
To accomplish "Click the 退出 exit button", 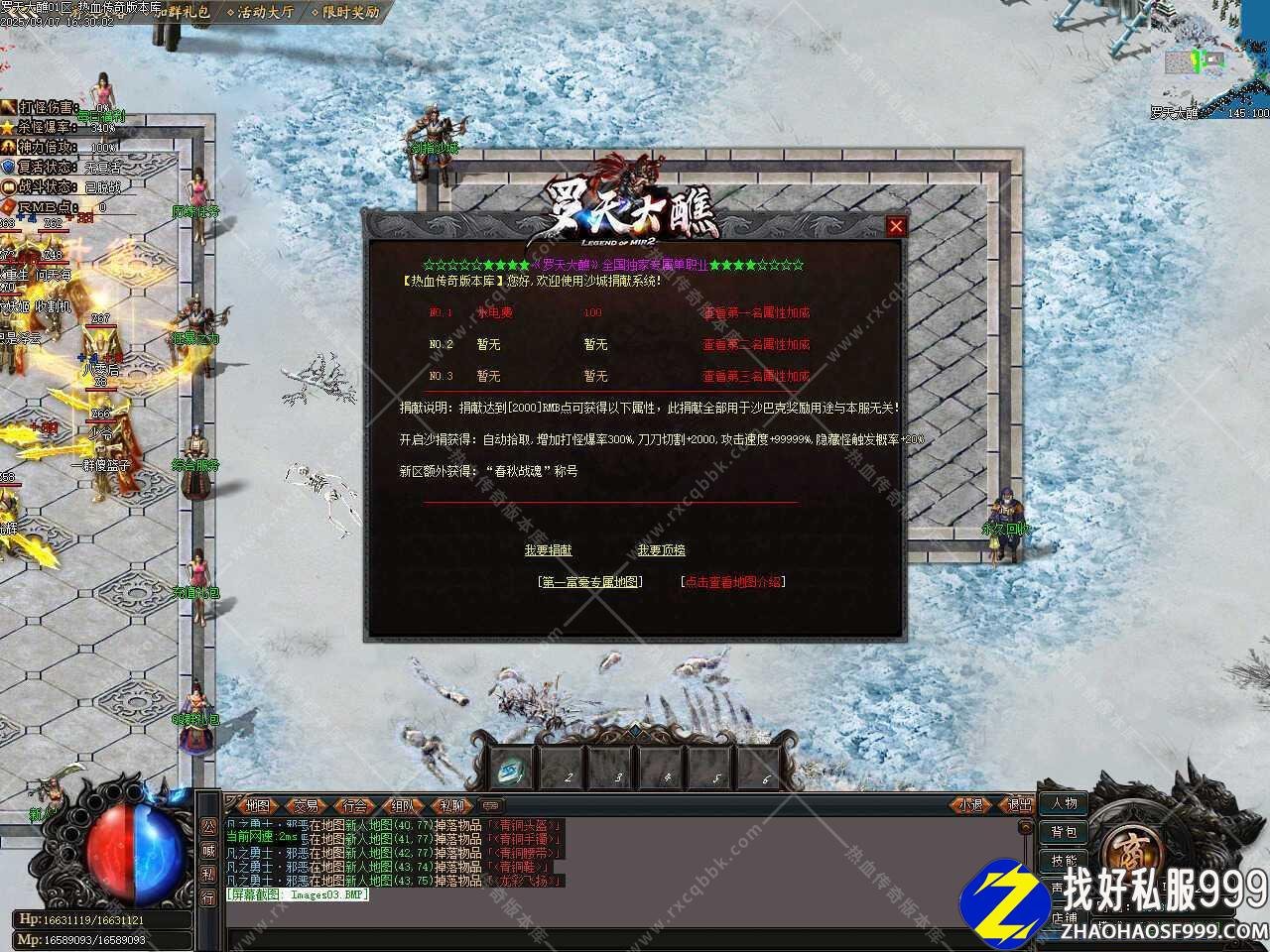I will coord(1019,805).
